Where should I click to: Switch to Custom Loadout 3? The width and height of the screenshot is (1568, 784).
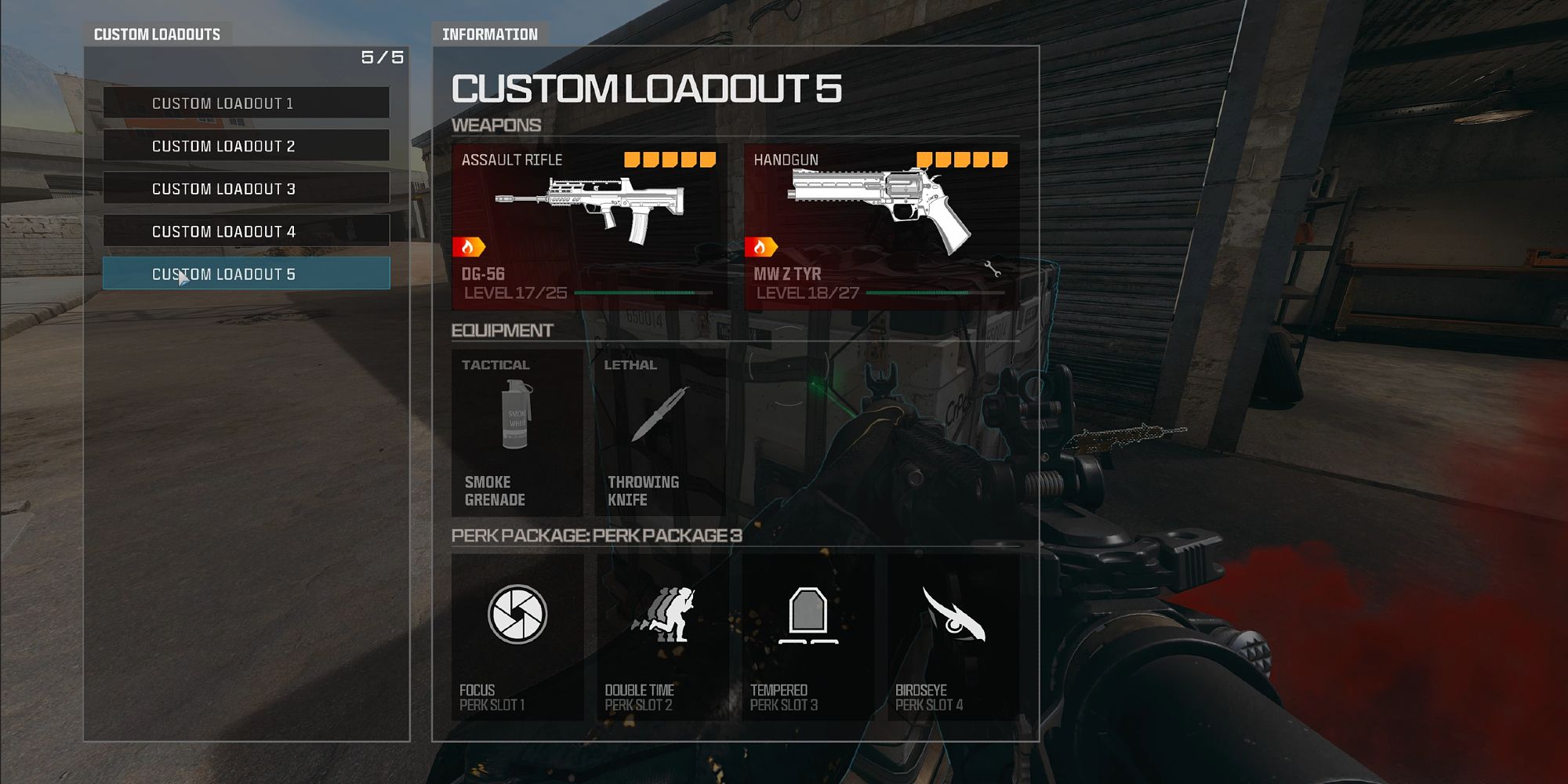246,189
